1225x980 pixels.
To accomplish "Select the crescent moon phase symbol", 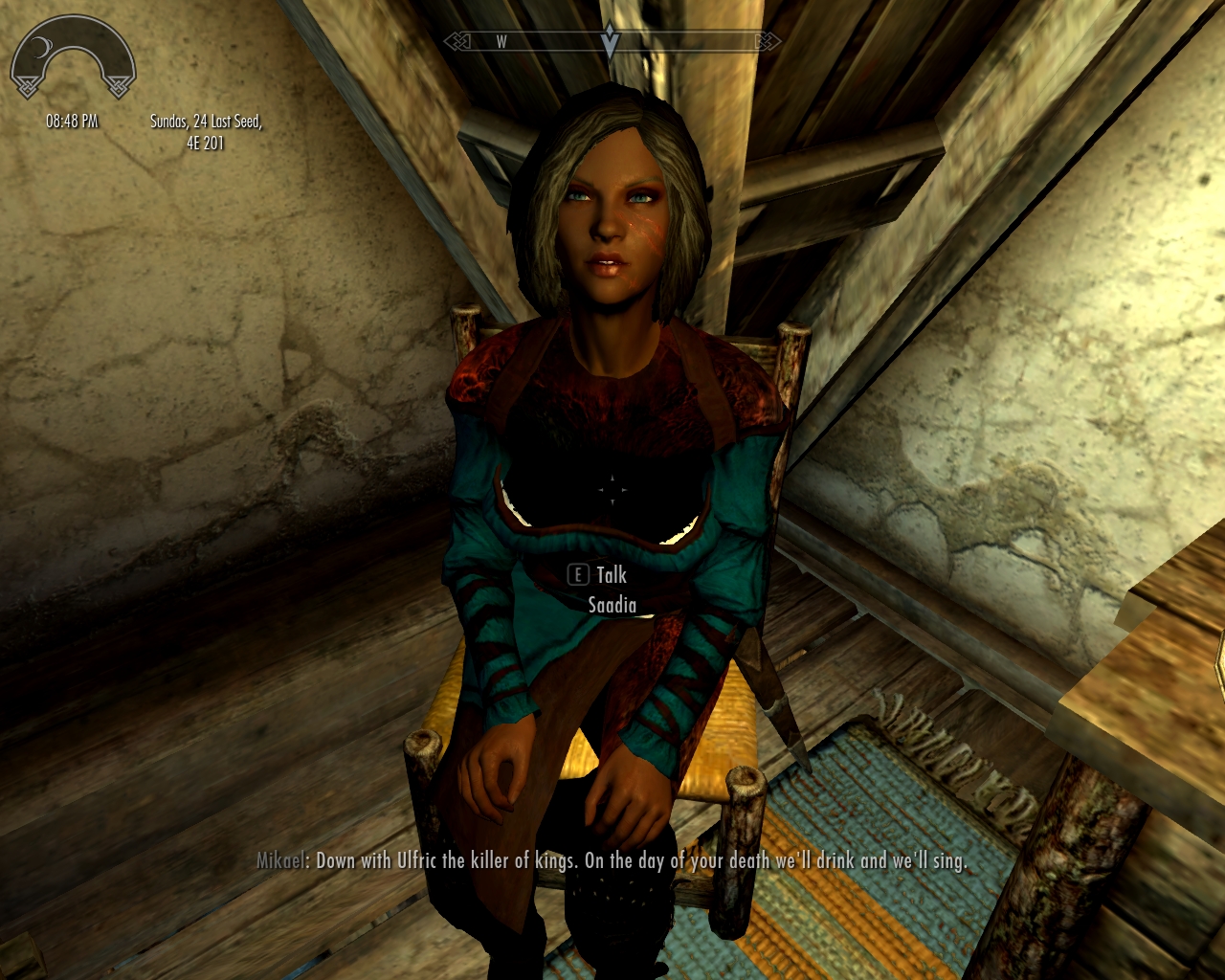I will (42, 46).
